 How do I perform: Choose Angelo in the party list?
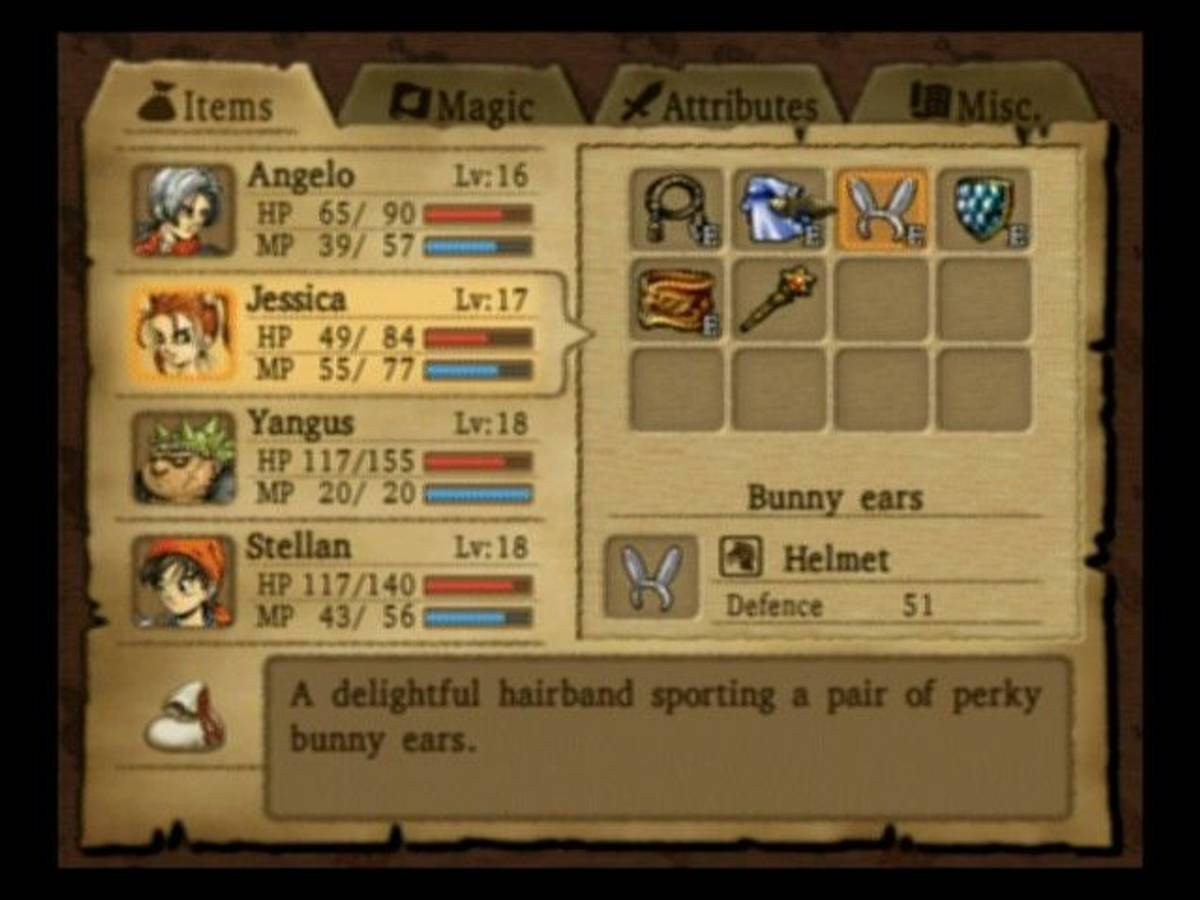pyautogui.click(x=335, y=211)
